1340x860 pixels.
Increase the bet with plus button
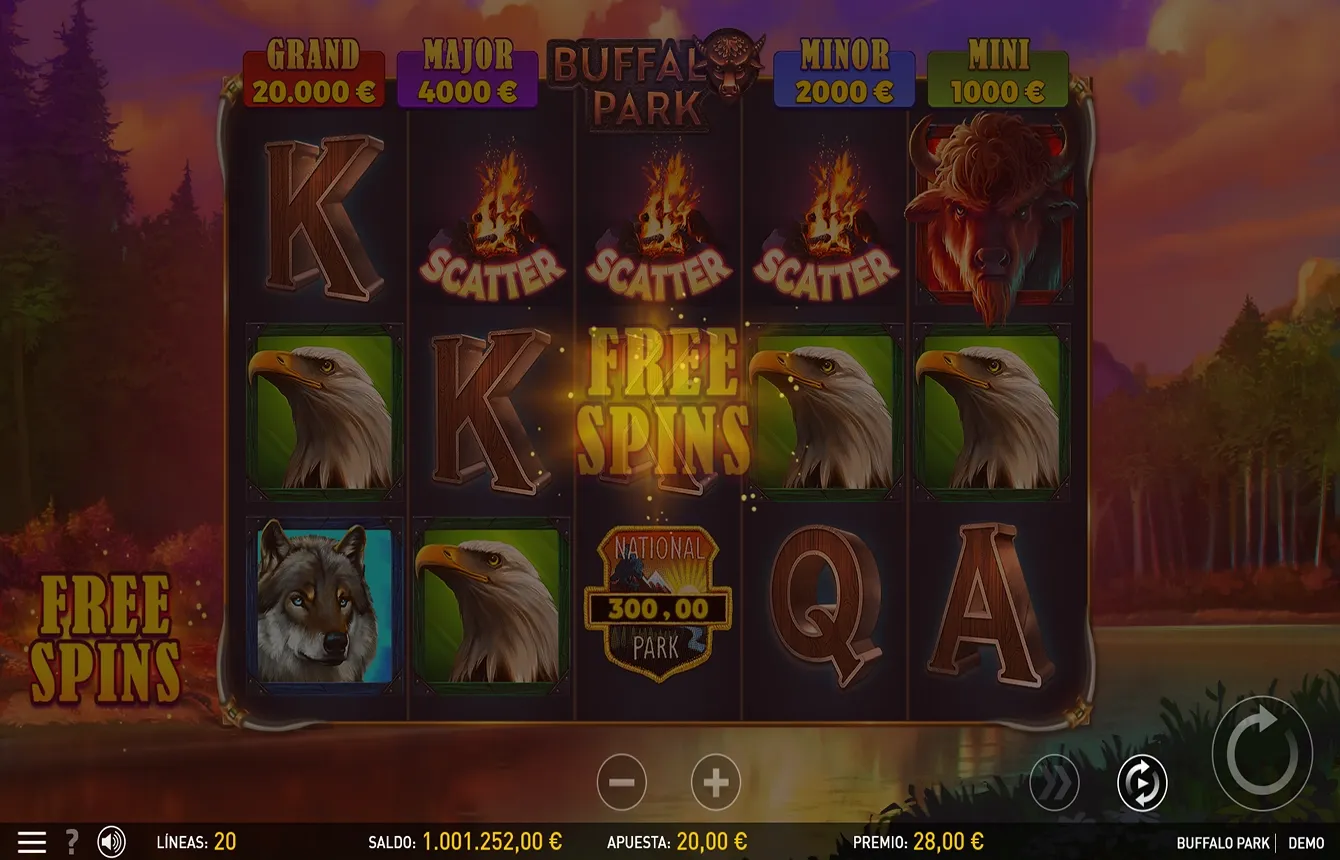(715, 782)
